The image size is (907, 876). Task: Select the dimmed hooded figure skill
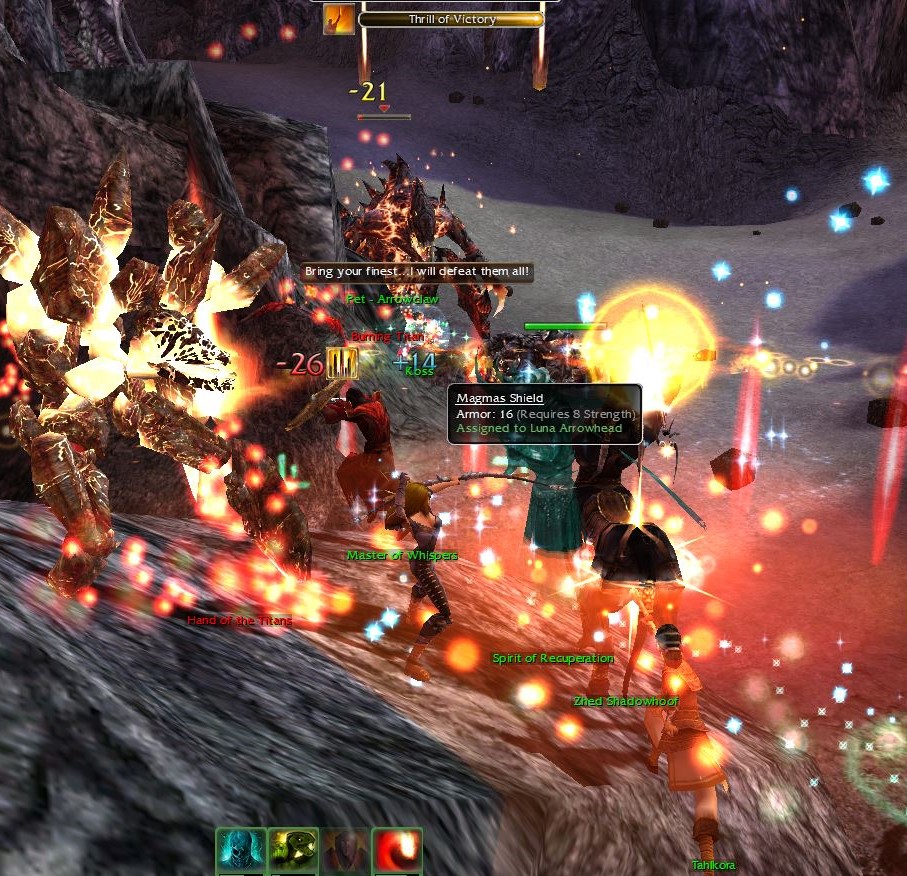(x=345, y=852)
